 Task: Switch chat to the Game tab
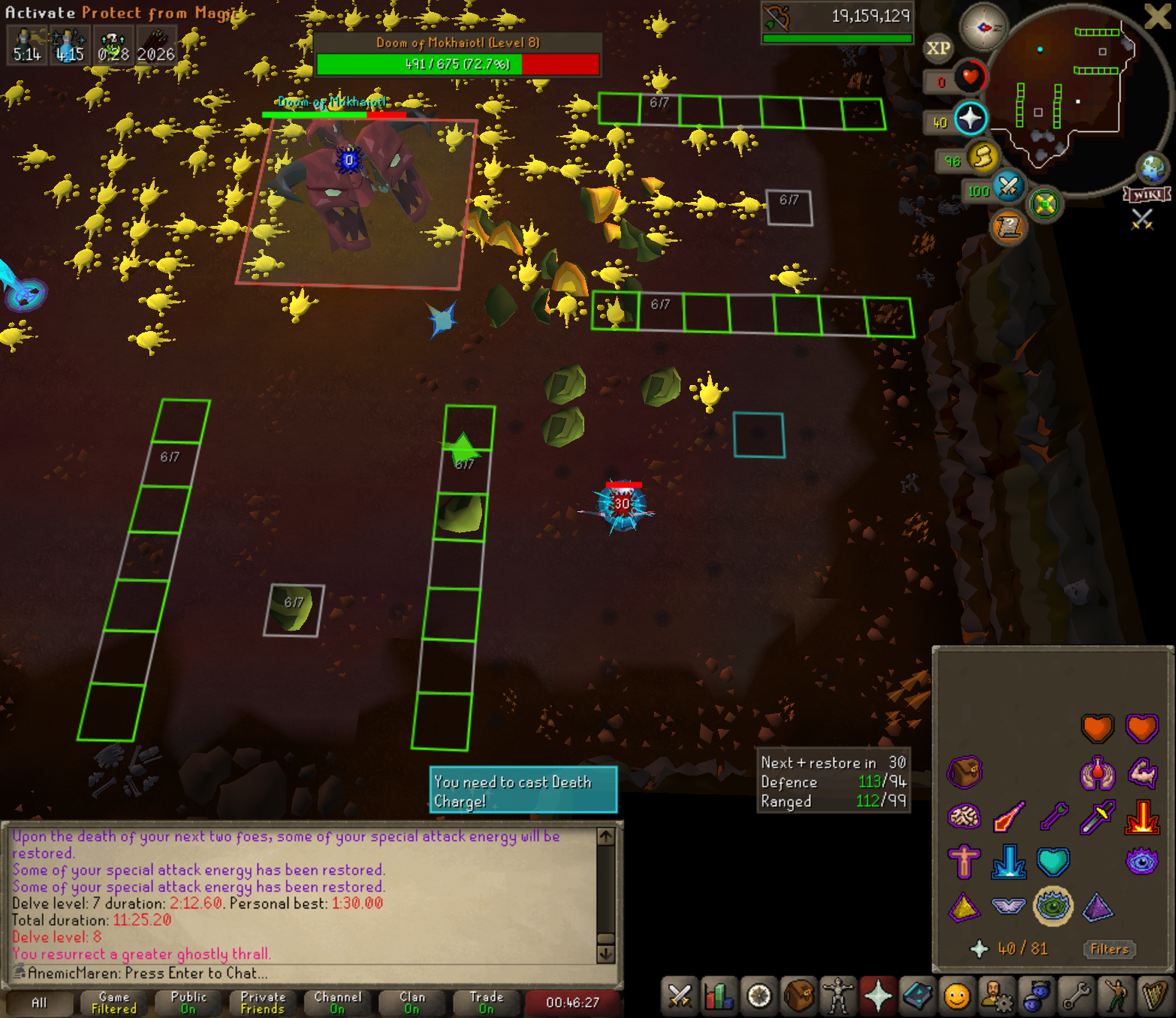point(114,1002)
